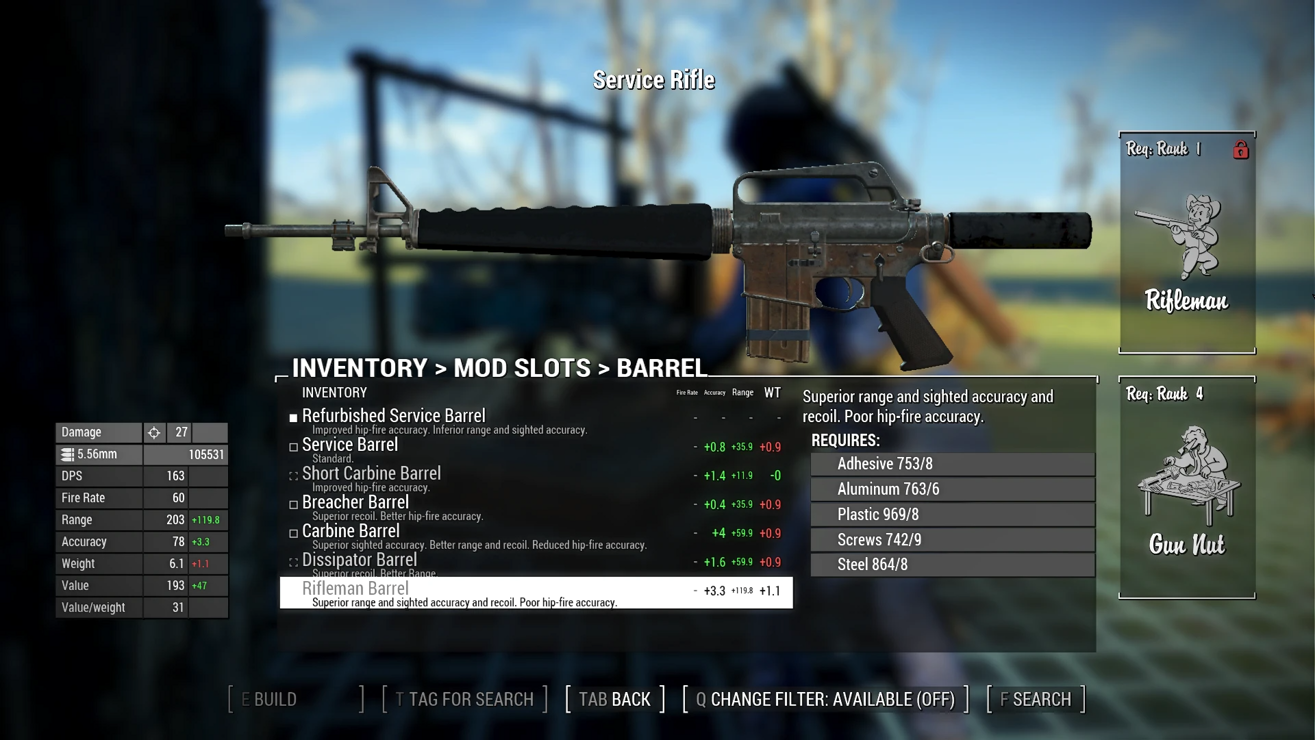Select the Aluminum requirement row

(953, 489)
